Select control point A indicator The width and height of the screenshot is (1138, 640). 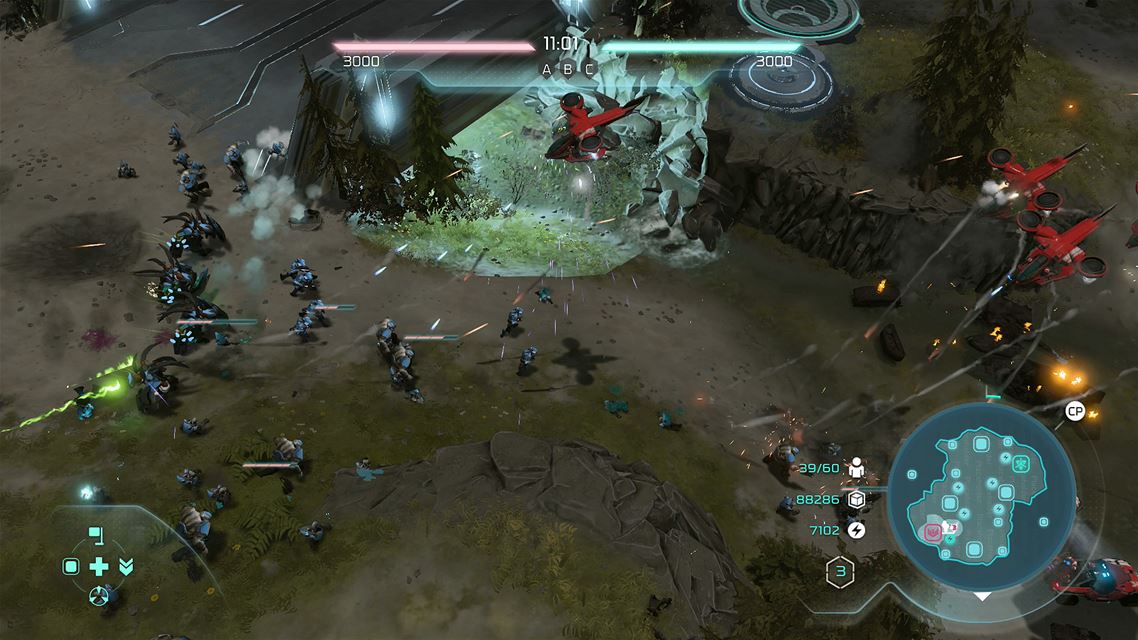tap(546, 69)
